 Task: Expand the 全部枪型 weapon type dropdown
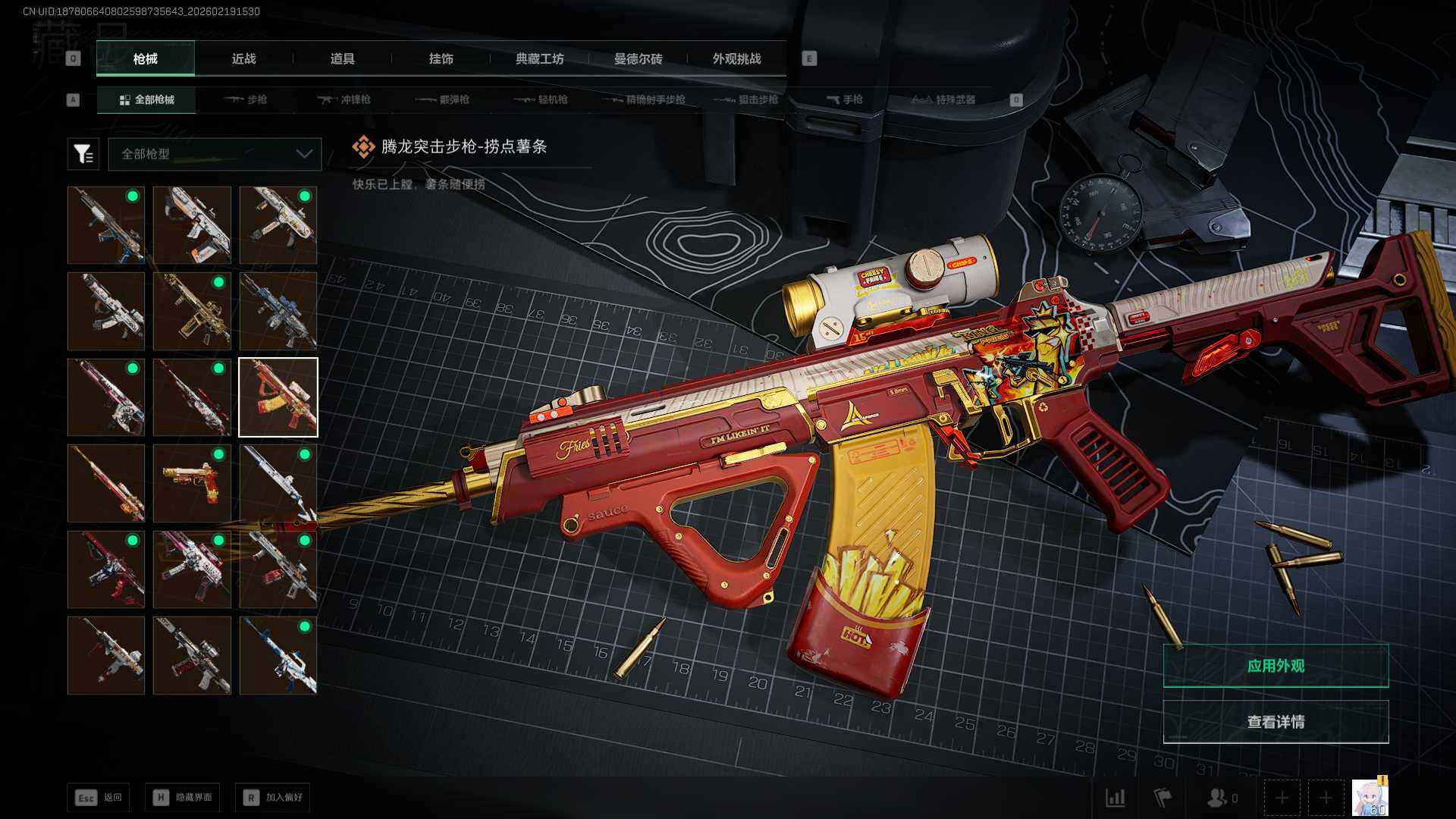click(215, 154)
